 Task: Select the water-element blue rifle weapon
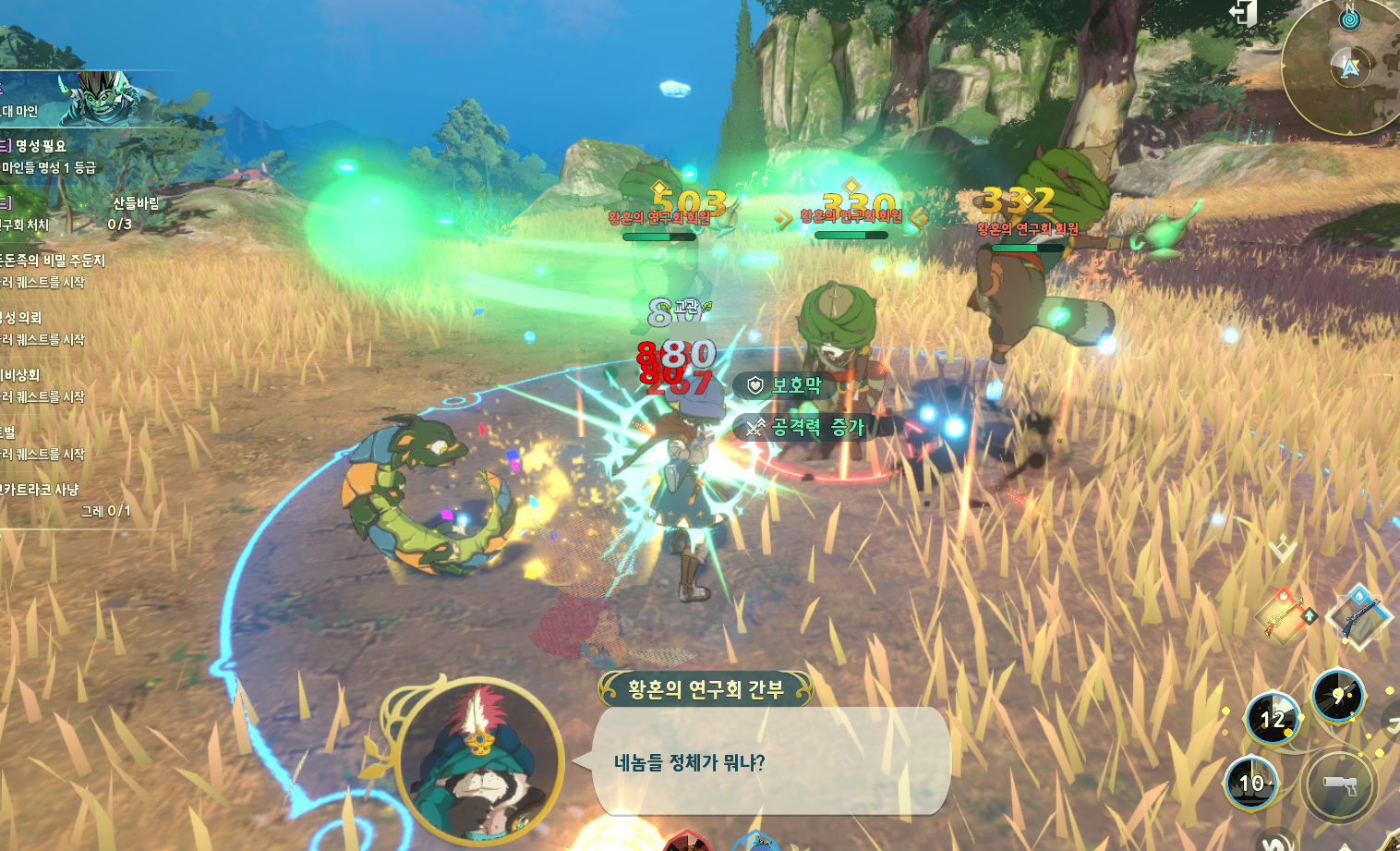point(1358,616)
